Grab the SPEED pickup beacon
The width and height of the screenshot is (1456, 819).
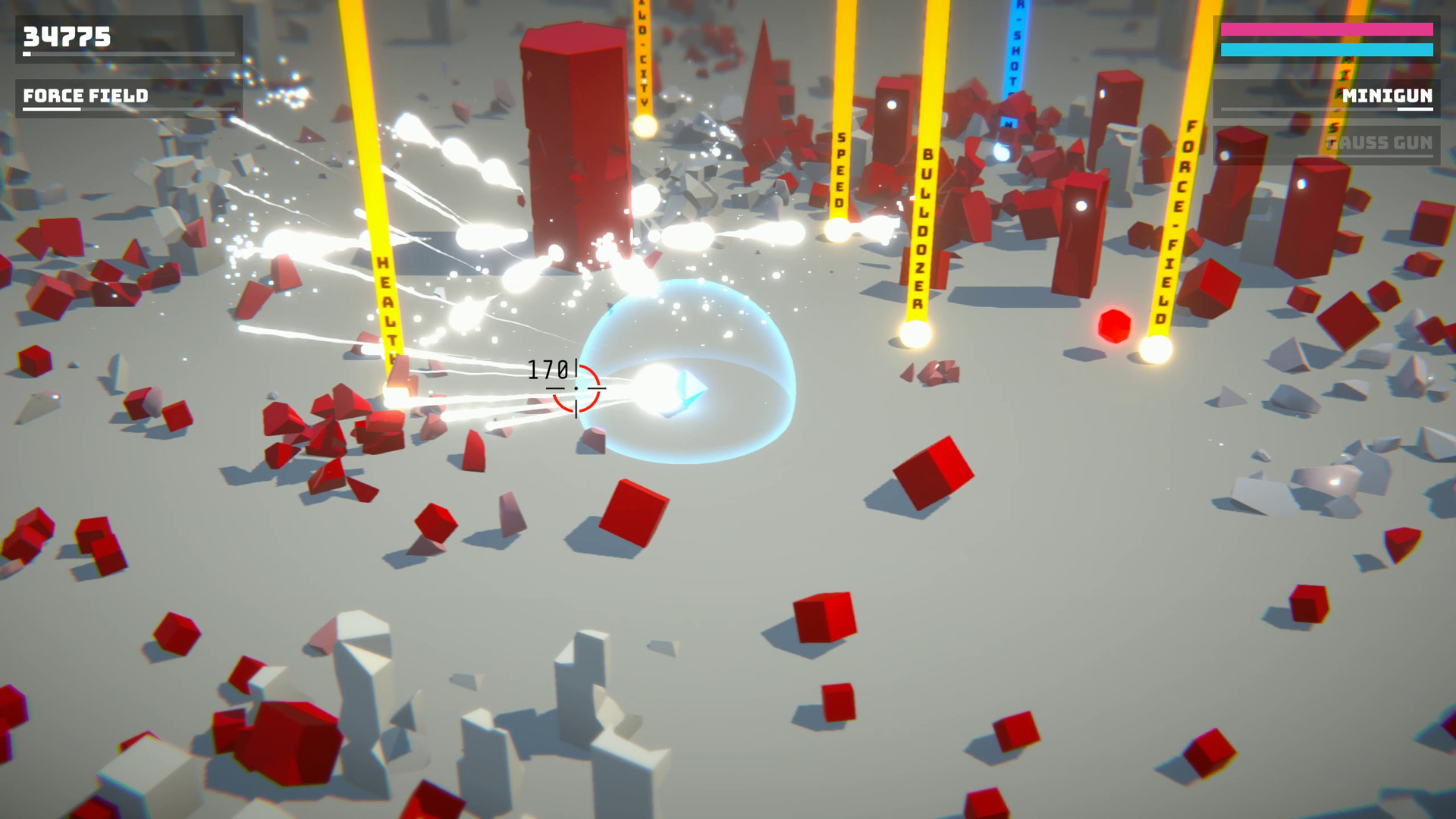(836, 231)
